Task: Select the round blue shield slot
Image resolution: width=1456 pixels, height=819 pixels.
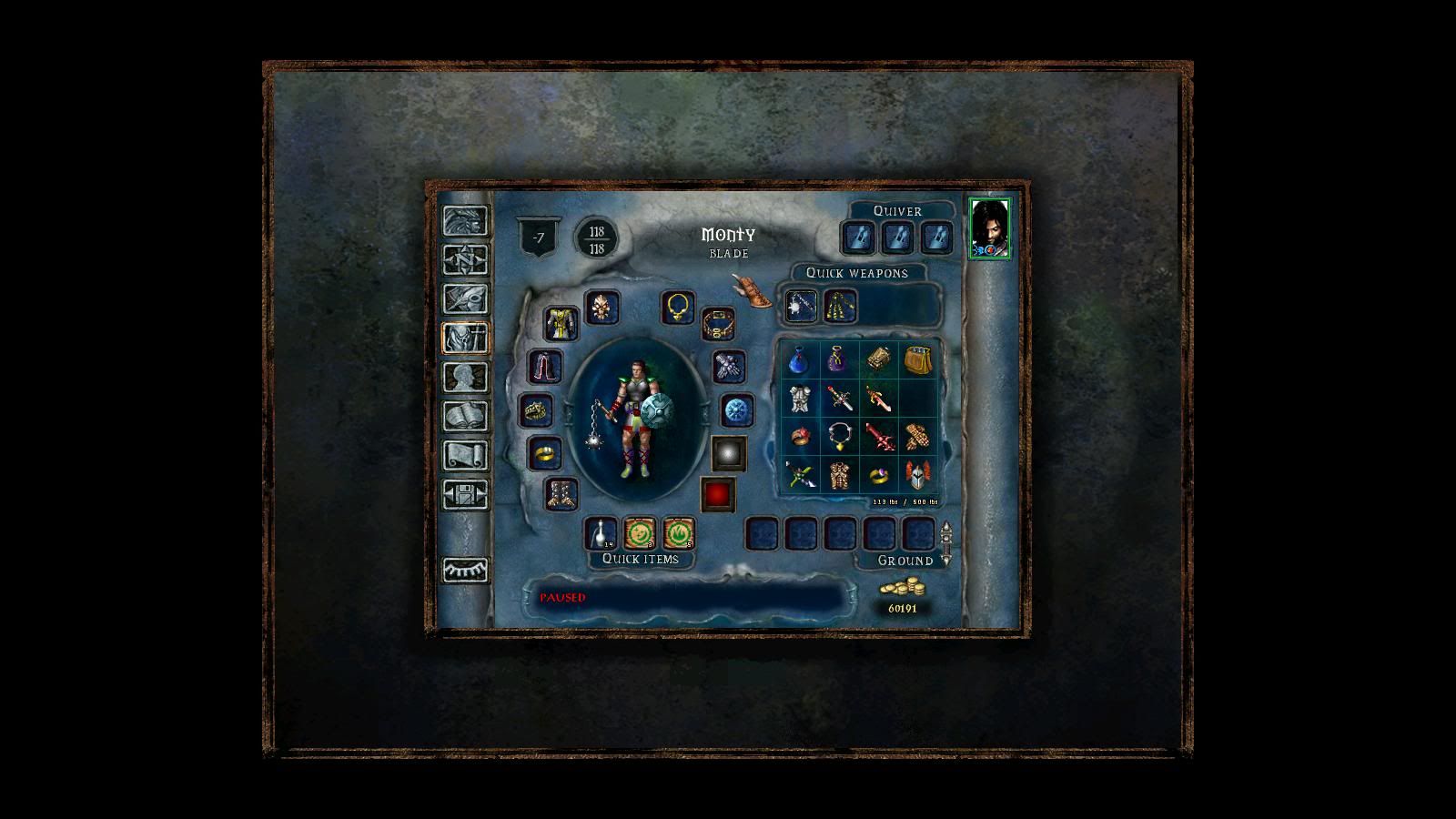Action: click(737, 411)
